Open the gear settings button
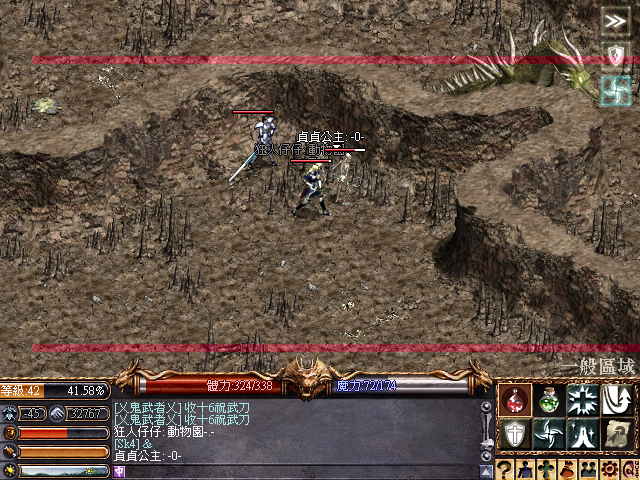Image resolution: width=640 pixels, height=480 pixels. tap(607, 470)
